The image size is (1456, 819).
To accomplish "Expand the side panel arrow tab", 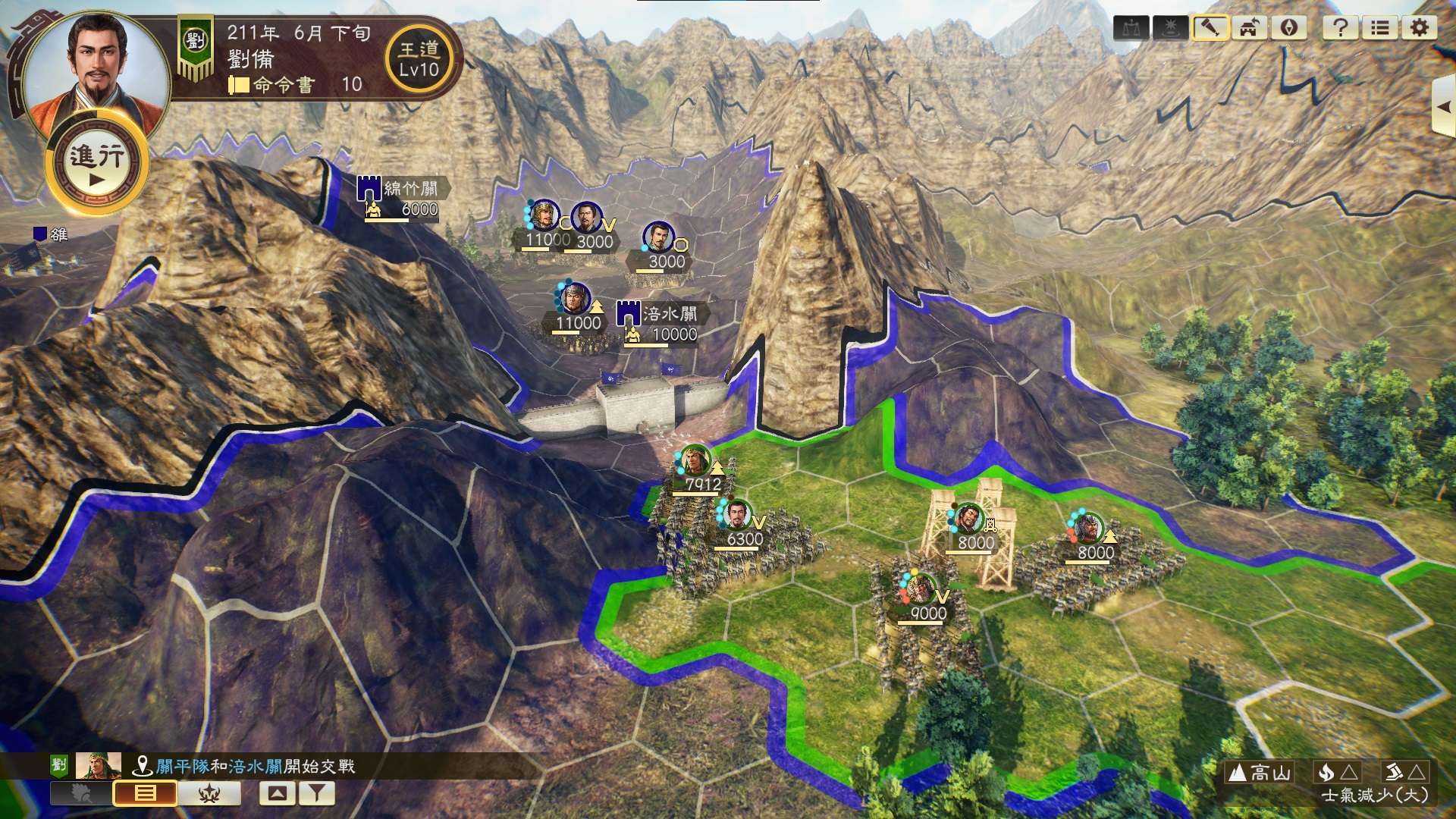I will [x=1443, y=107].
